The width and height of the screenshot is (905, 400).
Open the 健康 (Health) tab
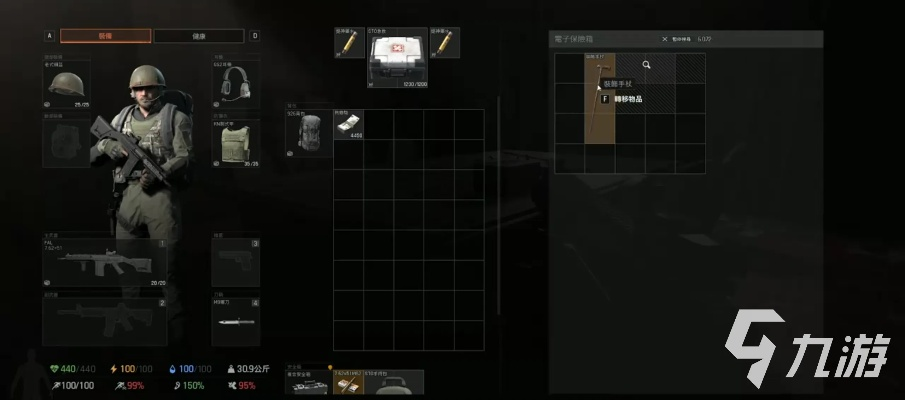coord(198,36)
